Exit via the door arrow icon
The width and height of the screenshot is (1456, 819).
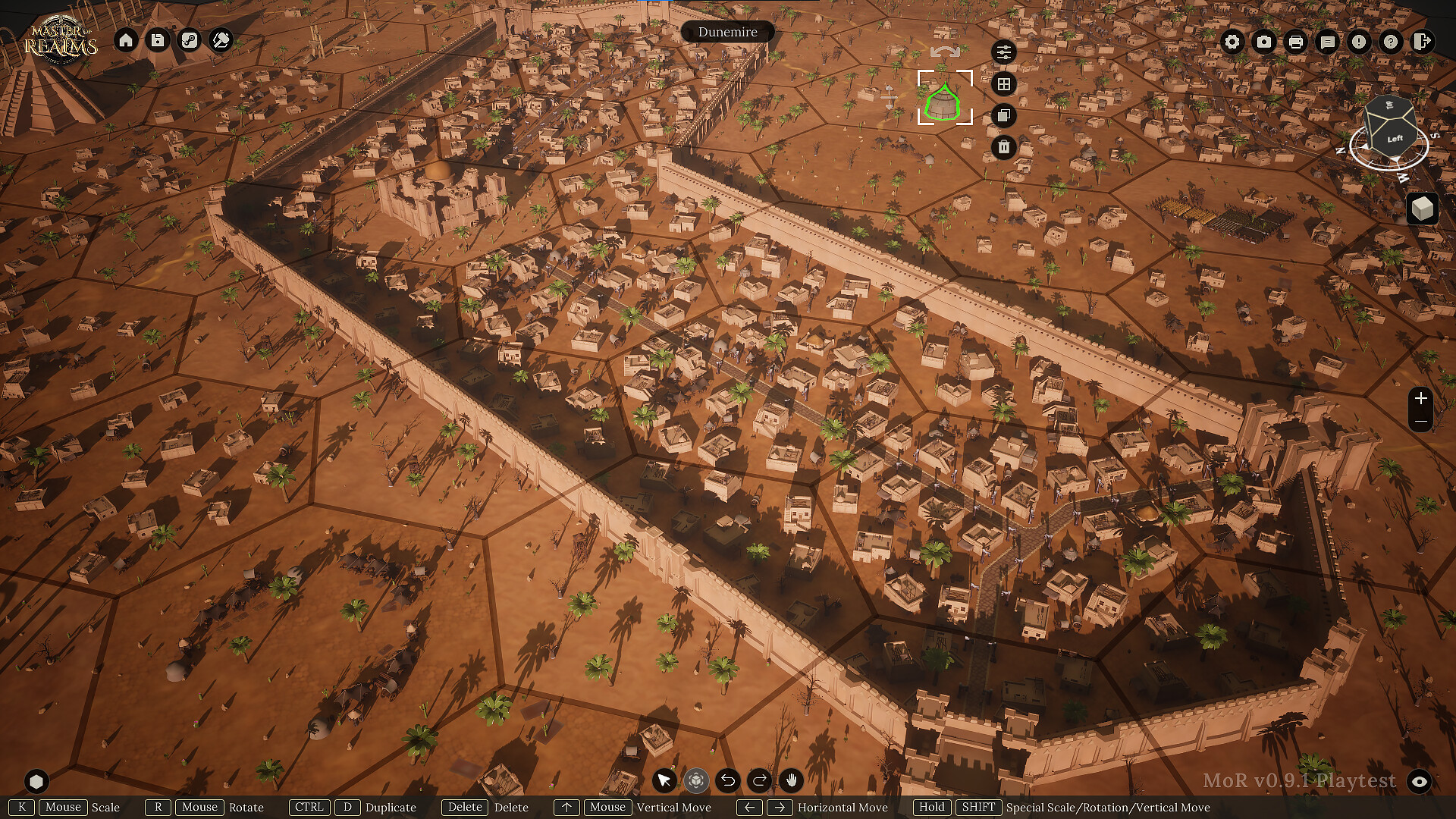[1423, 42]
